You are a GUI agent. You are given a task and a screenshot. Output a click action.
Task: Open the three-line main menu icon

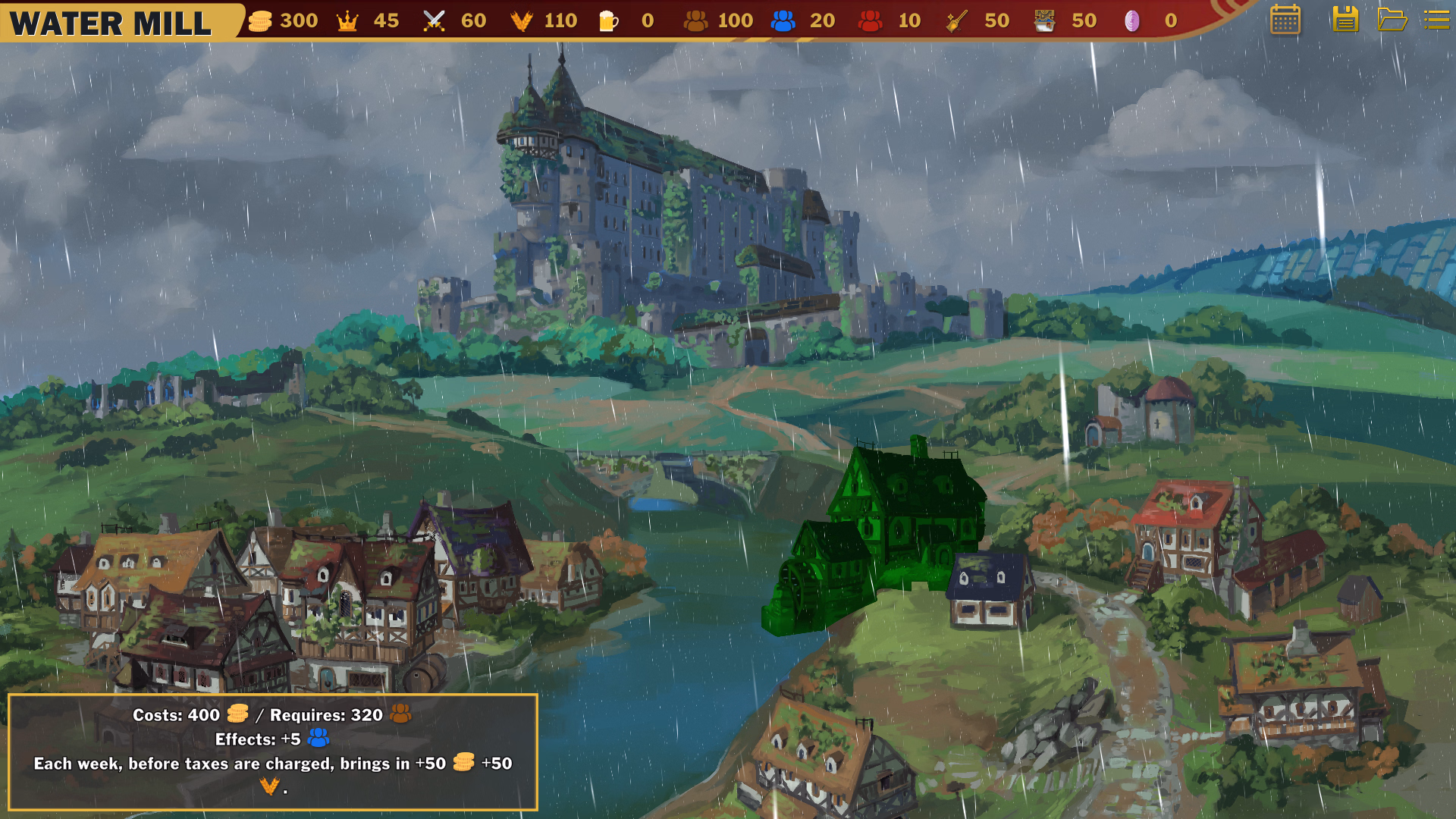click(x=1436, y=20)
